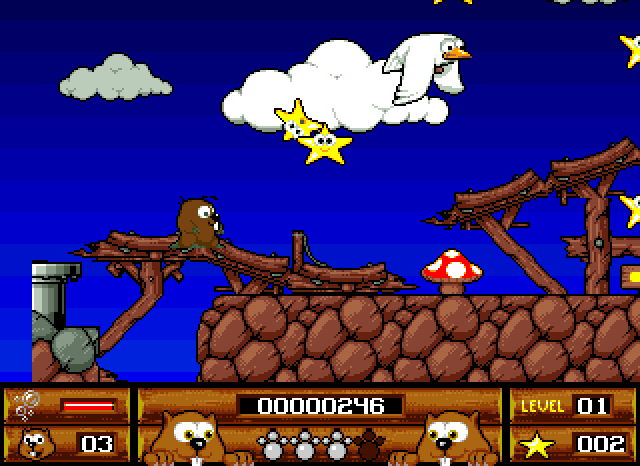This screenshot has height=466, width=640.
Task: Click the yellow star icon in the HUD
Action: coord(535,442)
